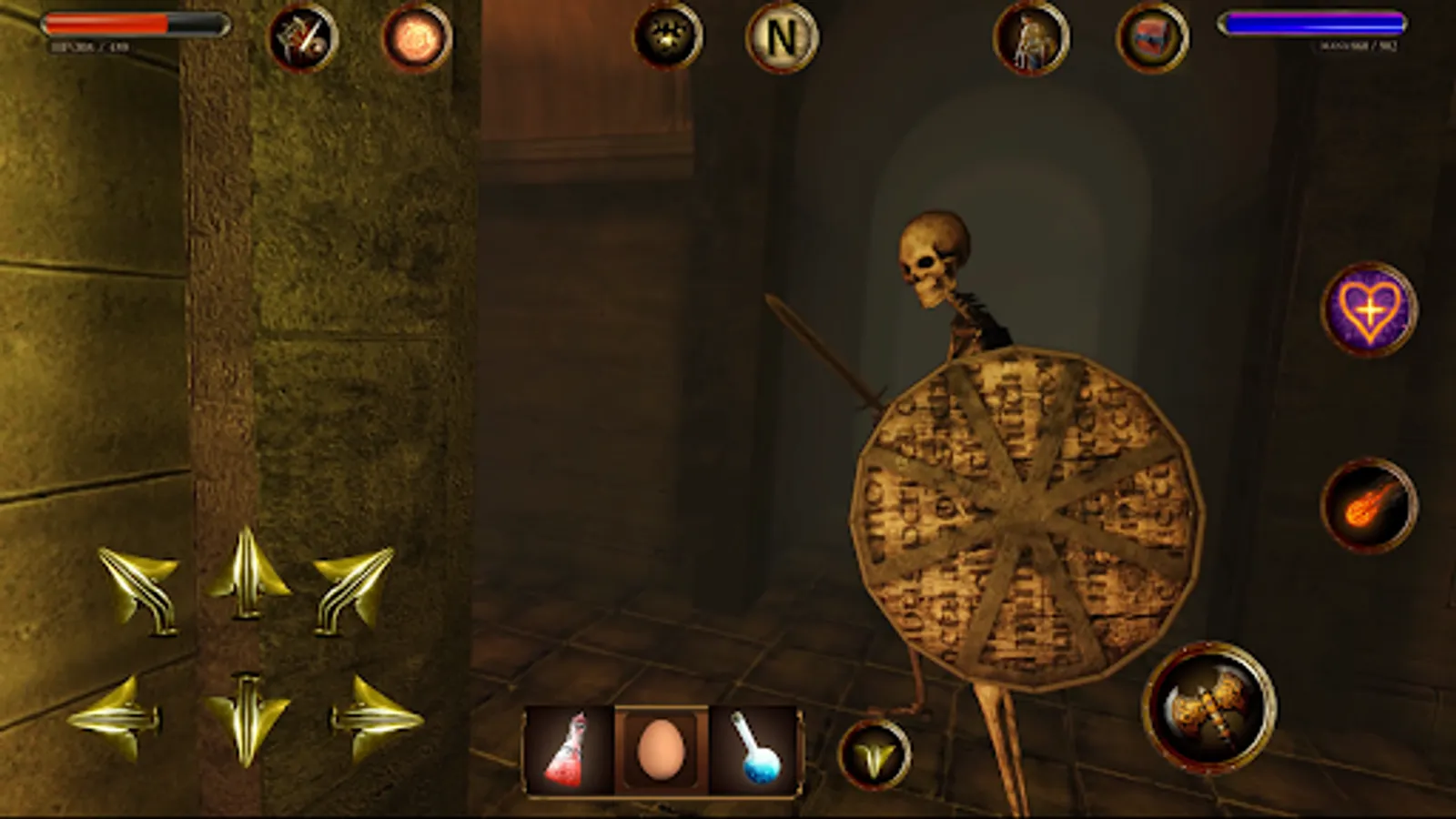Open the treasure chest inventory
Viewport: 1456px width, 819px height.
point(1148,38)
